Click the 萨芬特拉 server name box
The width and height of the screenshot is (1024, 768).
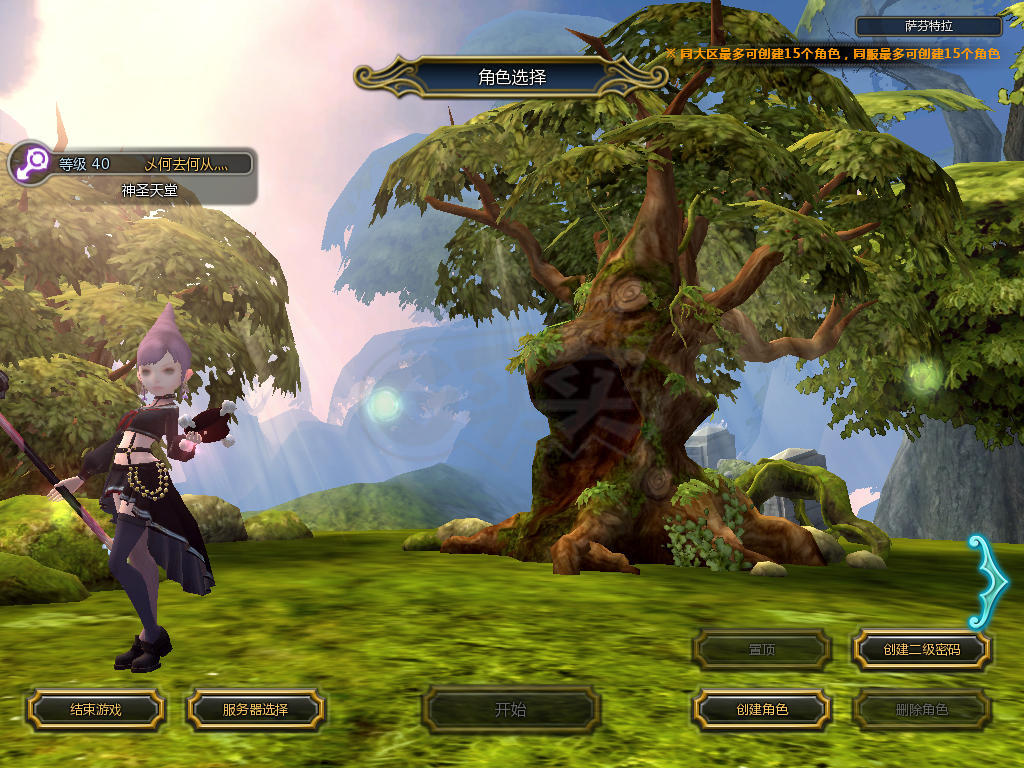[929, 27]
